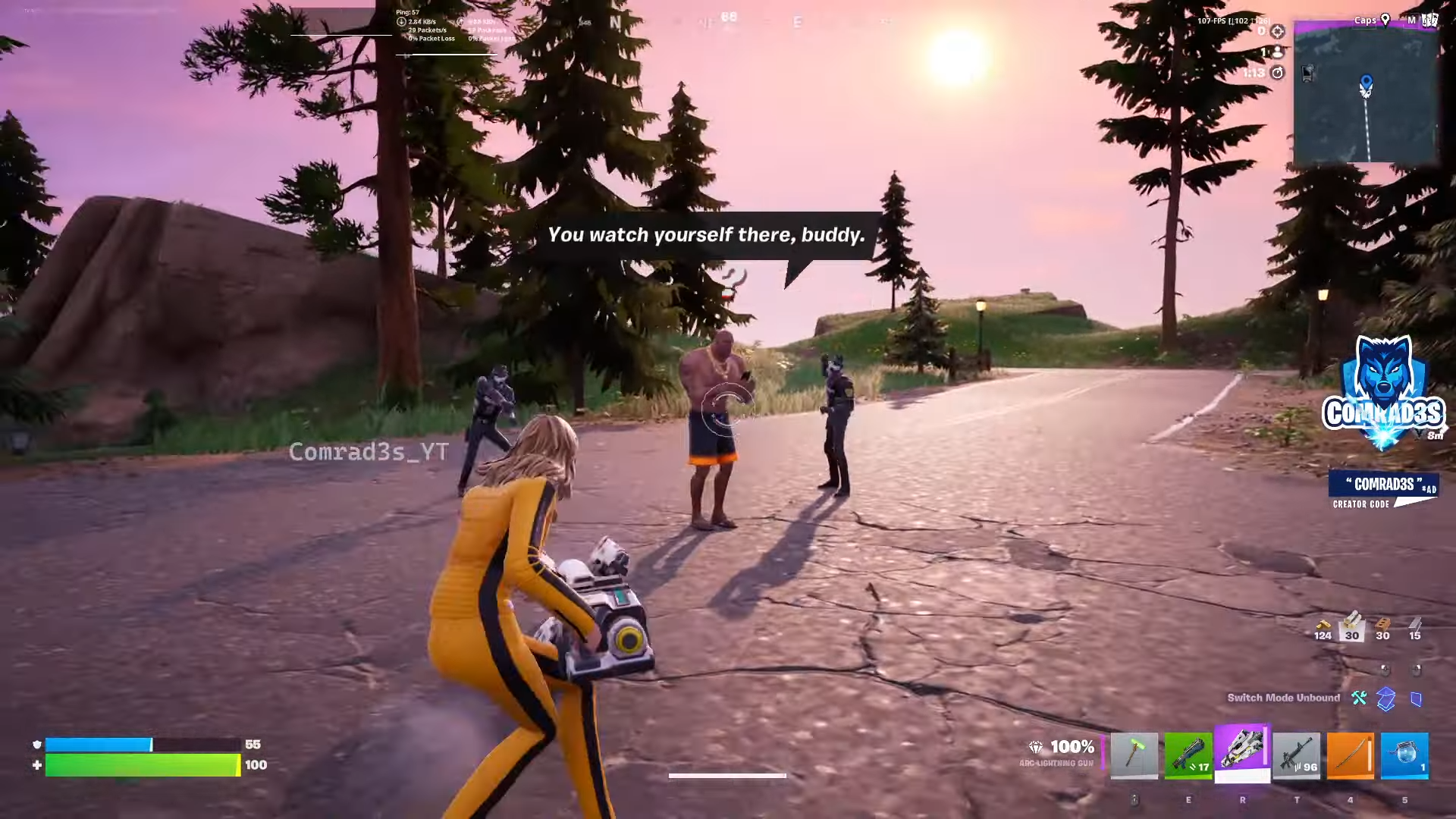Switch to the assault rifle with 96 ammo
The width and height of the screenshot is (1456, 819).
pos(1297,755)
